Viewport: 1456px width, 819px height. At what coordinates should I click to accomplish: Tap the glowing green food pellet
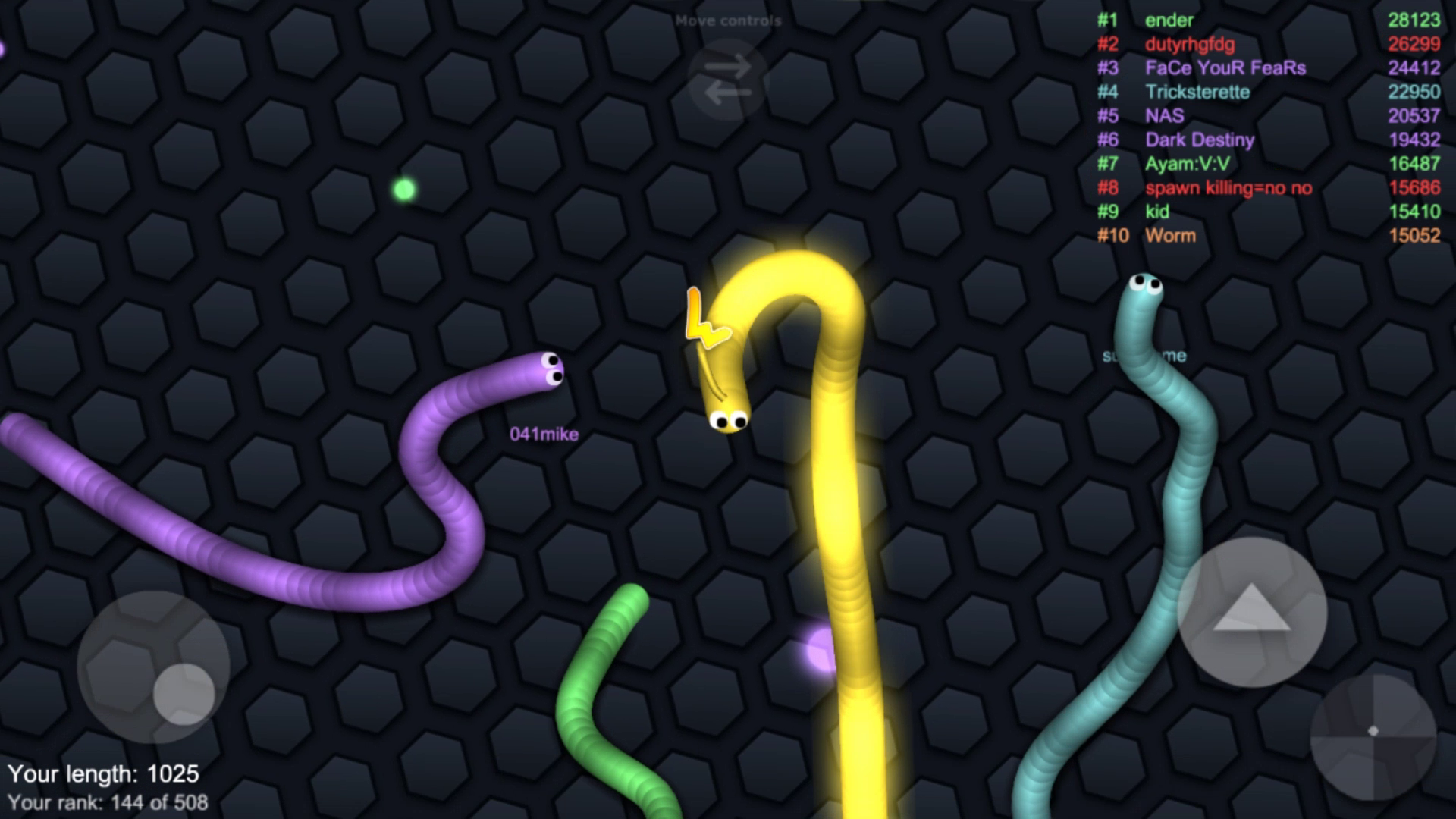click(403, 189)
